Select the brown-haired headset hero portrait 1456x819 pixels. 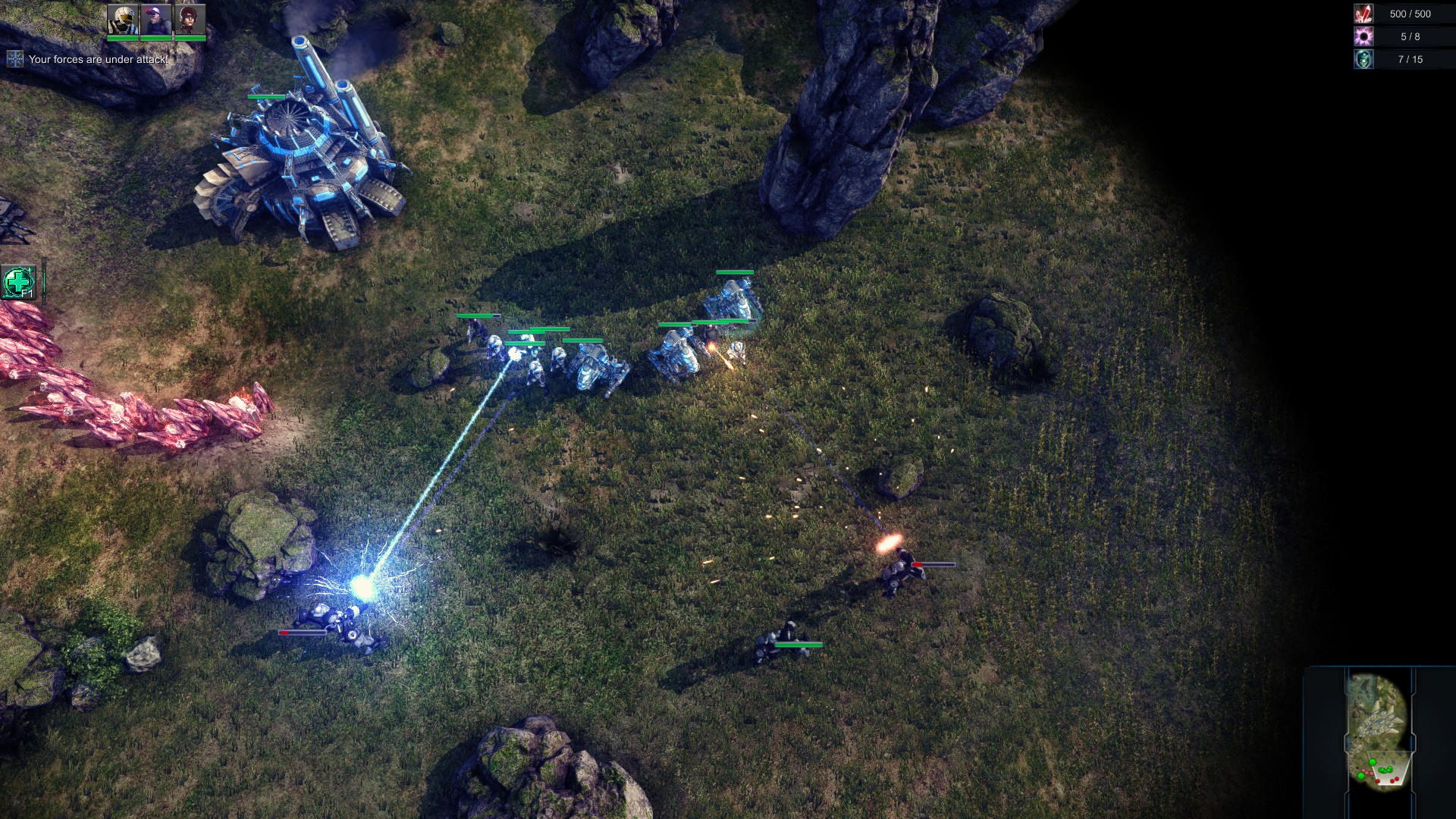pos(189,20)
